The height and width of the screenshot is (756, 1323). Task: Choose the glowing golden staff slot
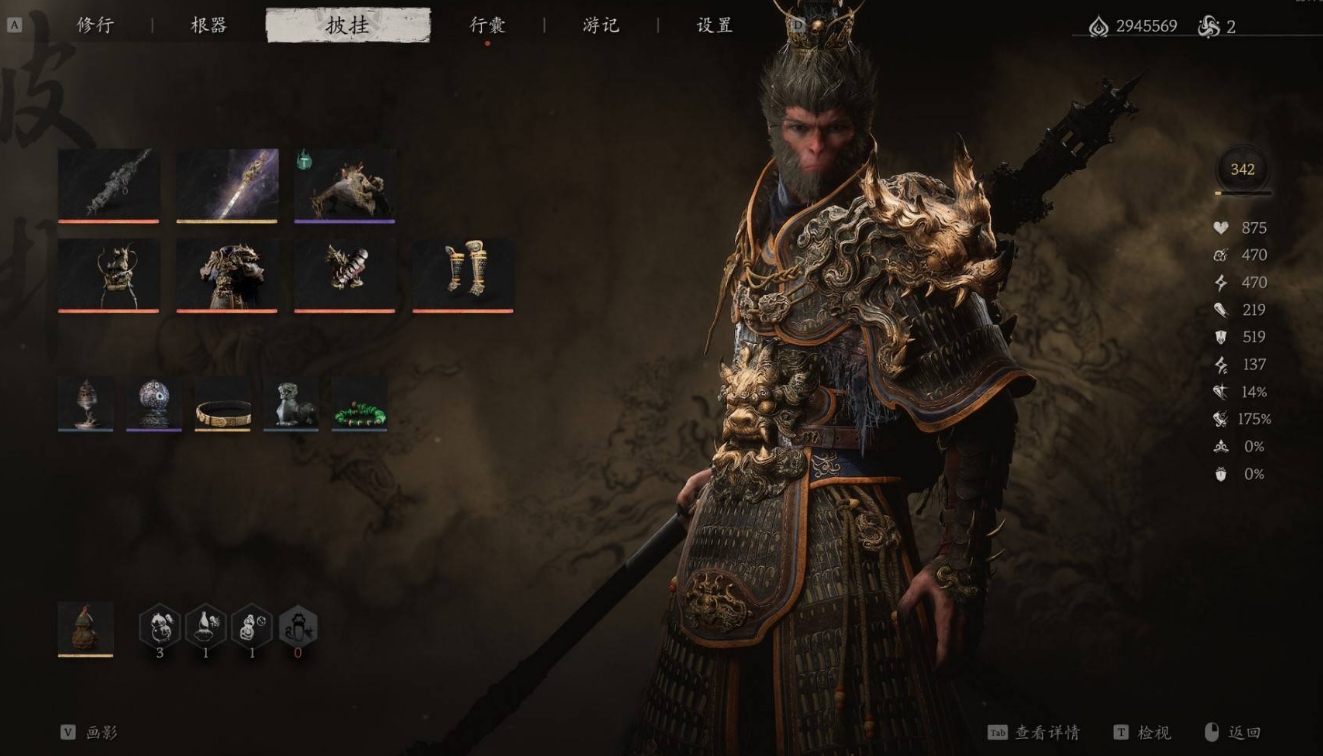click(x=227, y=185)
